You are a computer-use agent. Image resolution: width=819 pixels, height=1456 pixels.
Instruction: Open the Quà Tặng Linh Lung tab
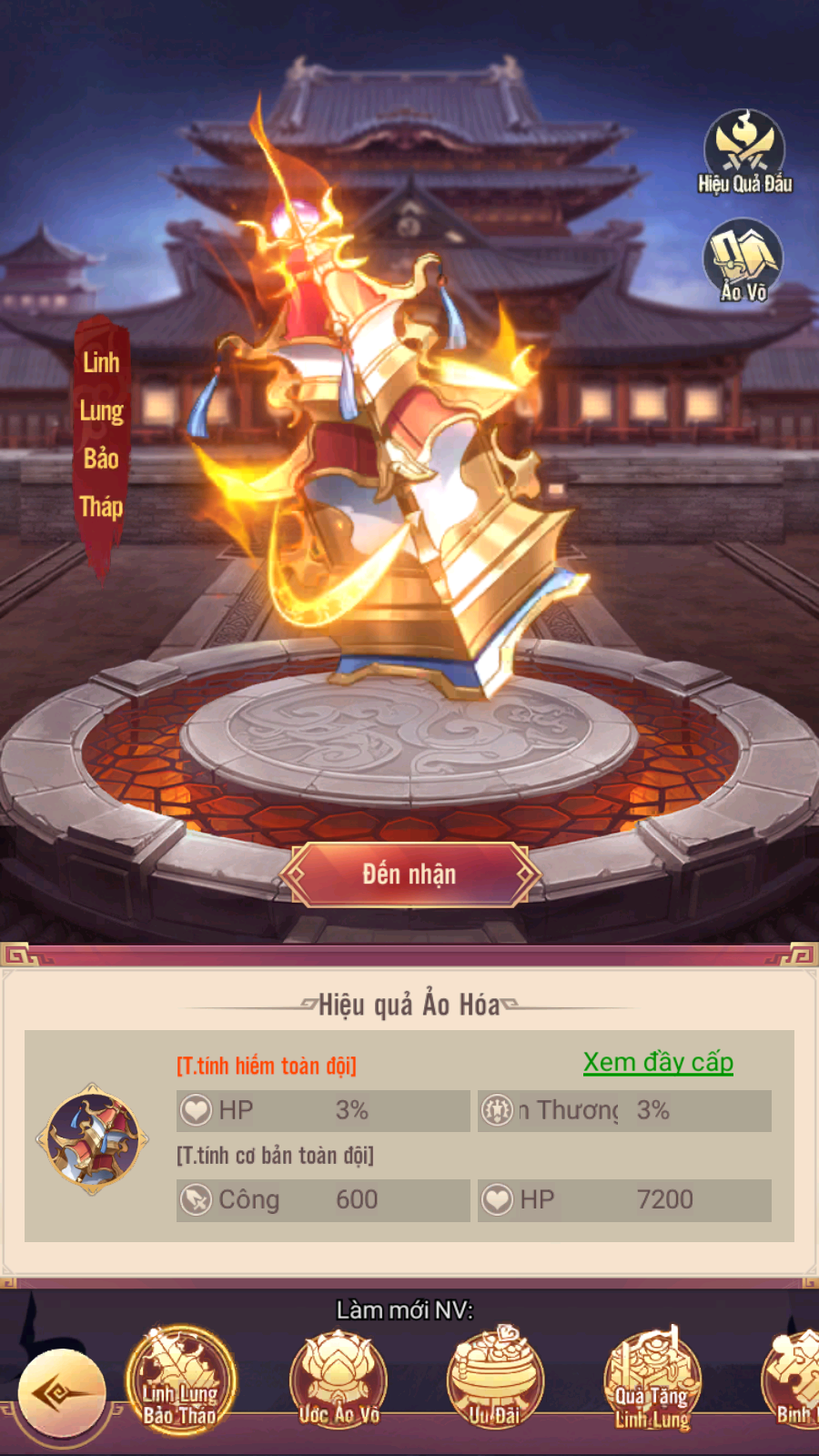[x=652, y=1379]
